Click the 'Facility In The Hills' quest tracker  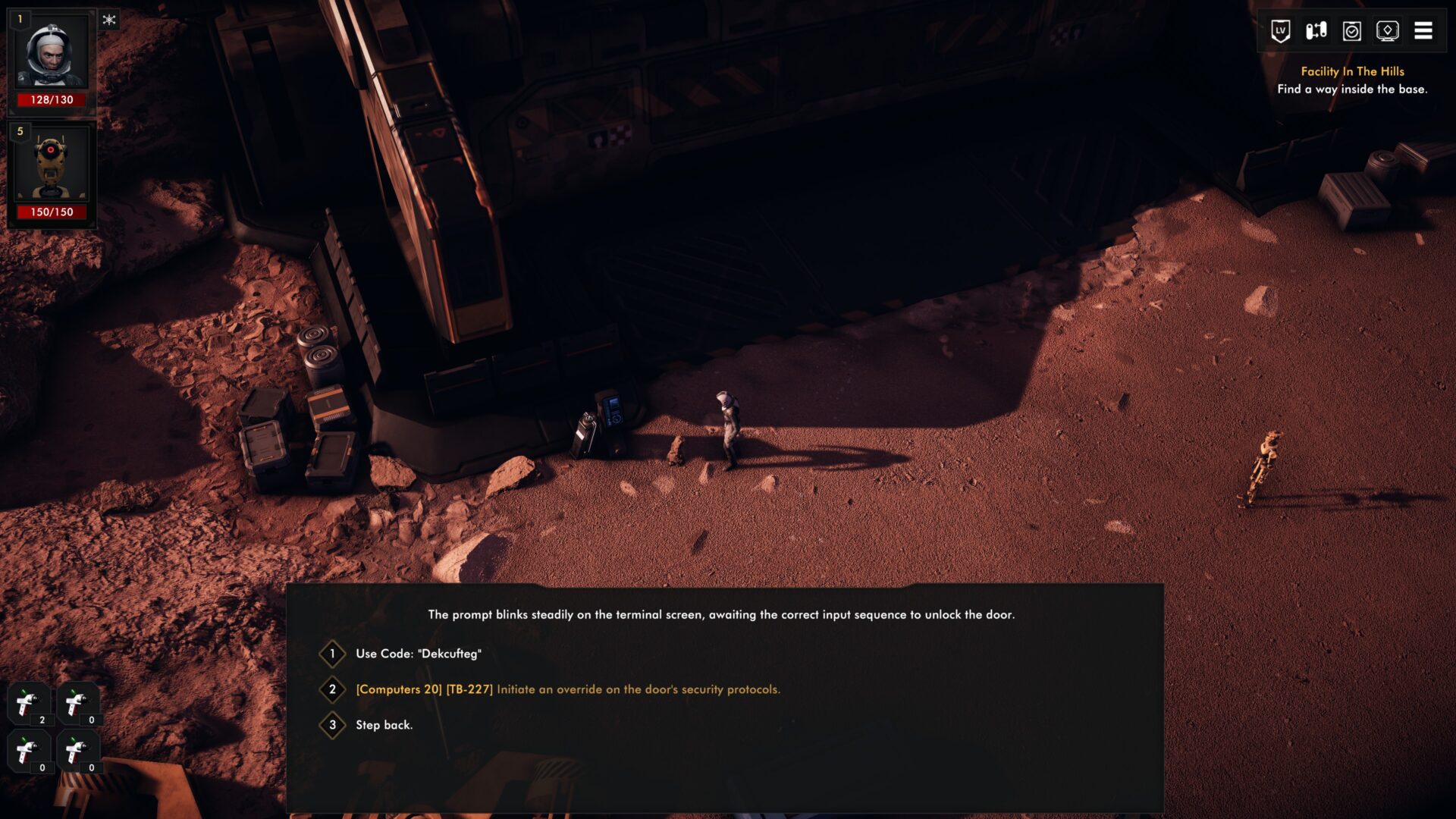point(1352,71)
